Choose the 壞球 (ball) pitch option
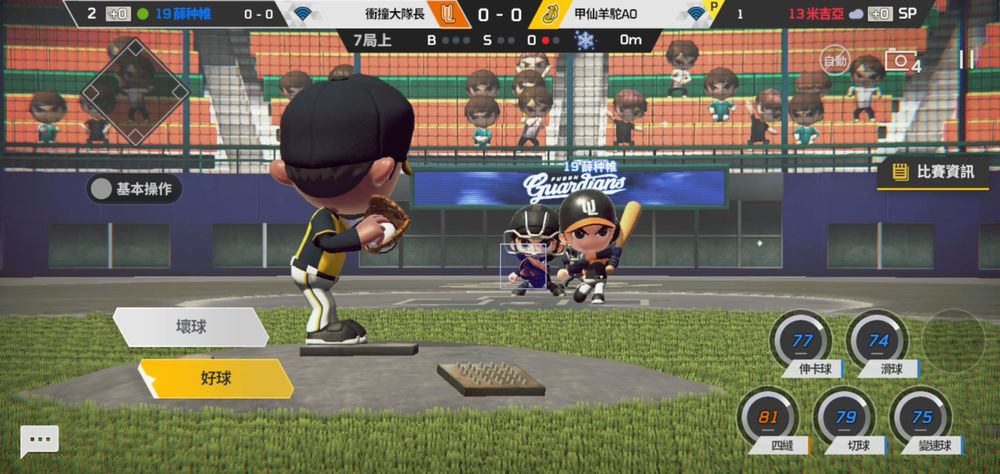Viewport: 1000px width, 474px height. [190, 327]
